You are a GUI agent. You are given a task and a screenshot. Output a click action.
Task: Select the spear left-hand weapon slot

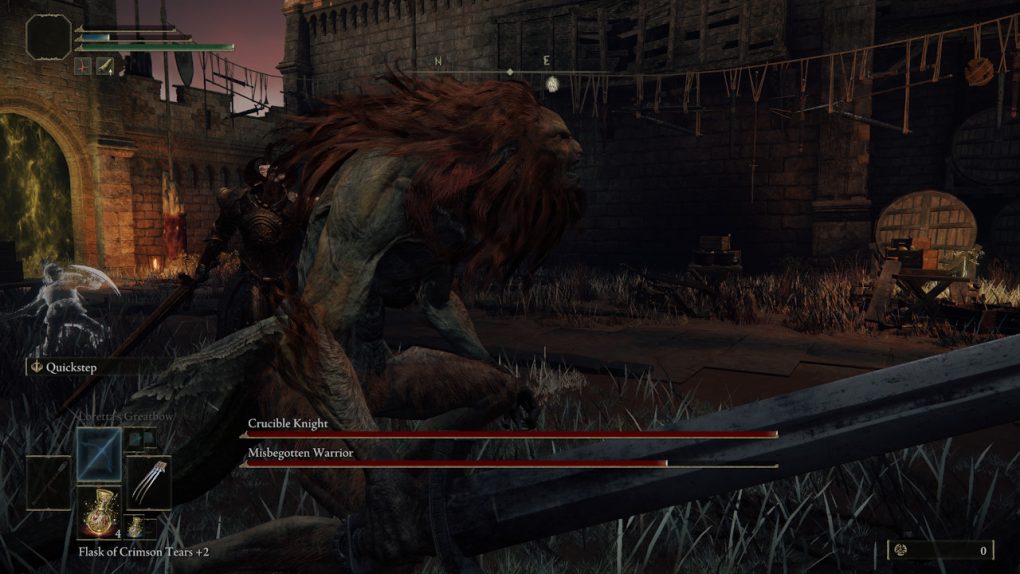48,482
